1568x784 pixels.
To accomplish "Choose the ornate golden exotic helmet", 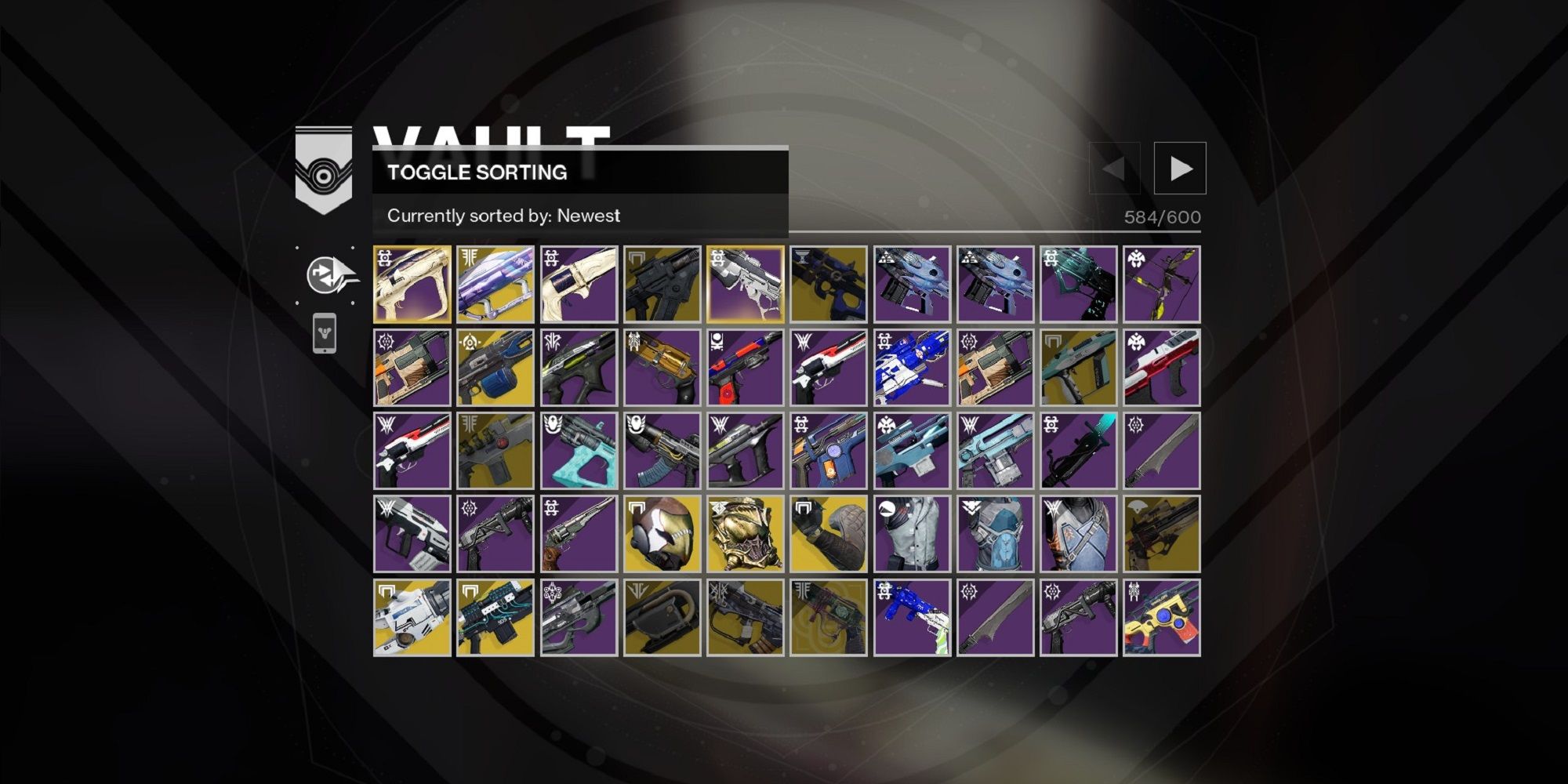I will coord(746,534).
